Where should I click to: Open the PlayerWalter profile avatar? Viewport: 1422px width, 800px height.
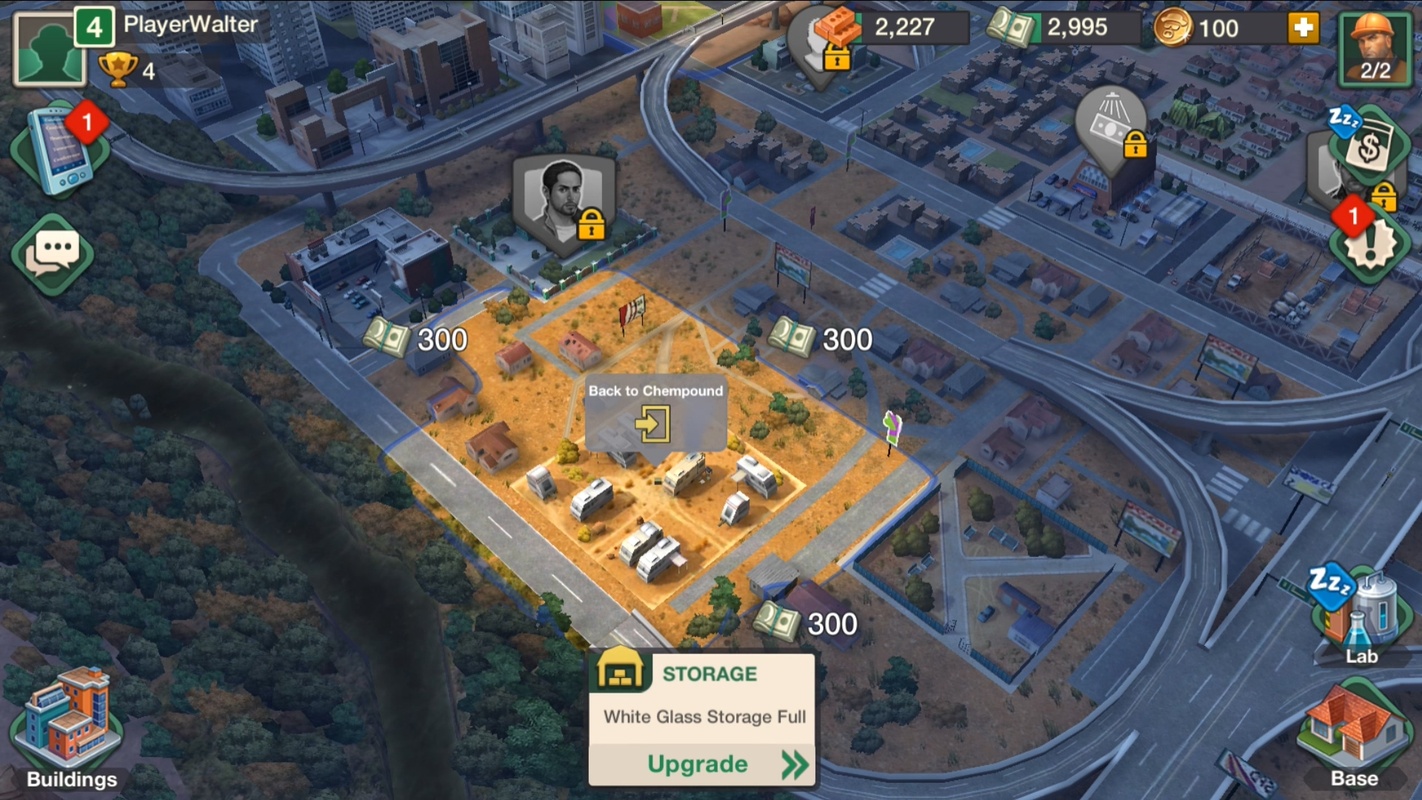click(x=48, y=48)
